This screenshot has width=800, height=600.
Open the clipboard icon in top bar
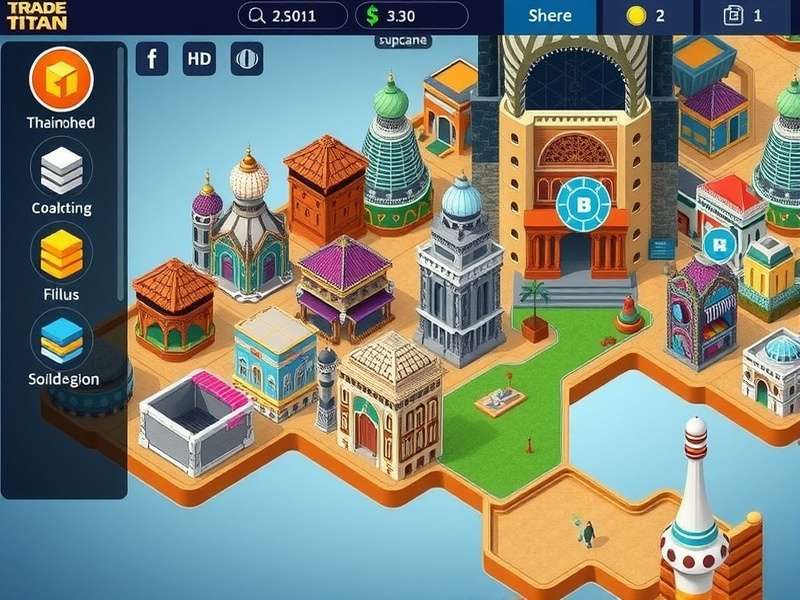coord(745,15)
